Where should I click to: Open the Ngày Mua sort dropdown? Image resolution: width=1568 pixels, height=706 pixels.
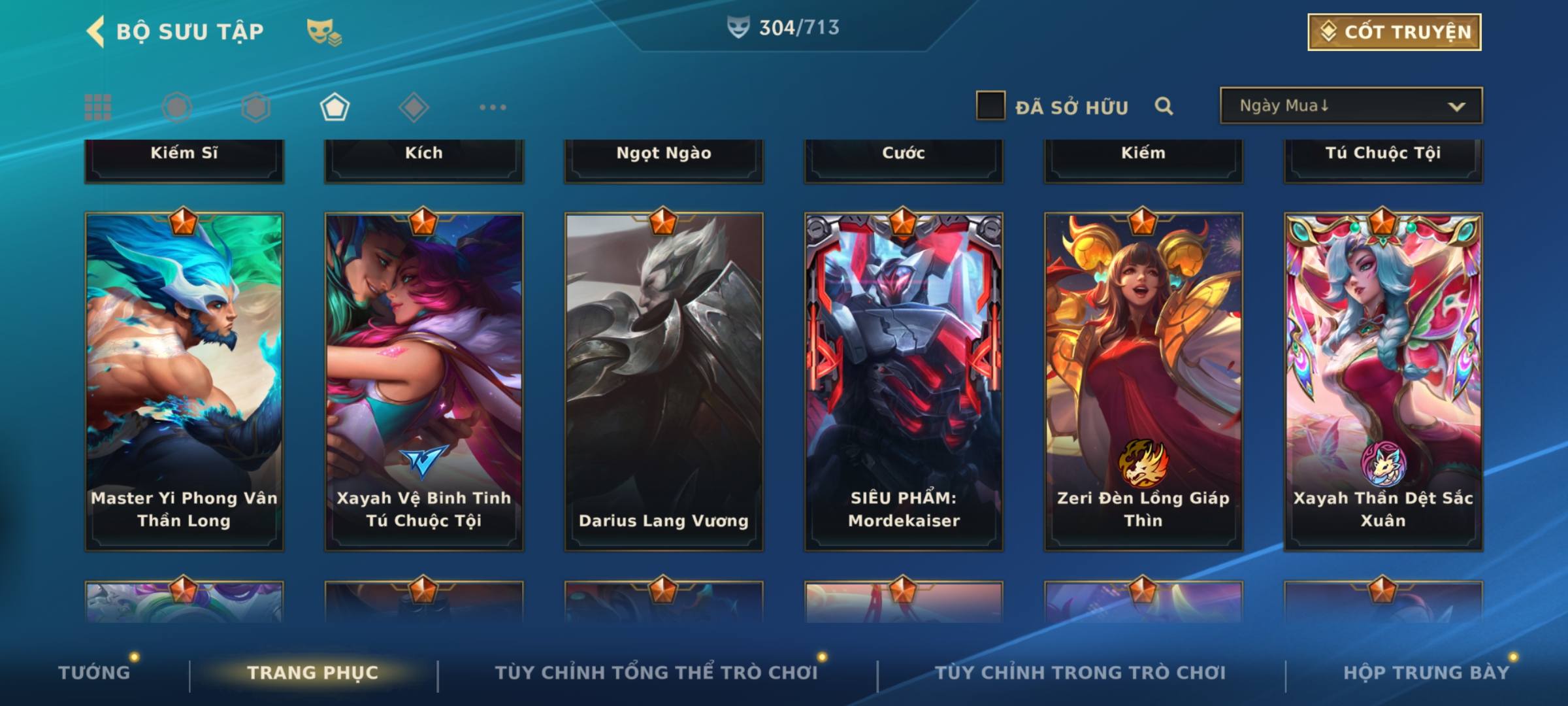coord(1350,106)
